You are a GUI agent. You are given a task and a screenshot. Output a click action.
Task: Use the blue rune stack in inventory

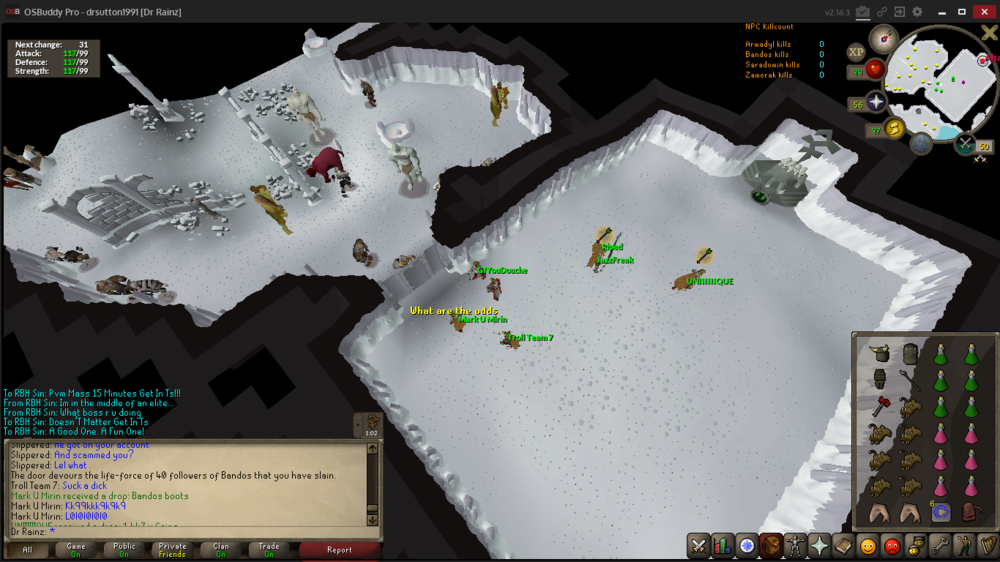click(940, 512)
